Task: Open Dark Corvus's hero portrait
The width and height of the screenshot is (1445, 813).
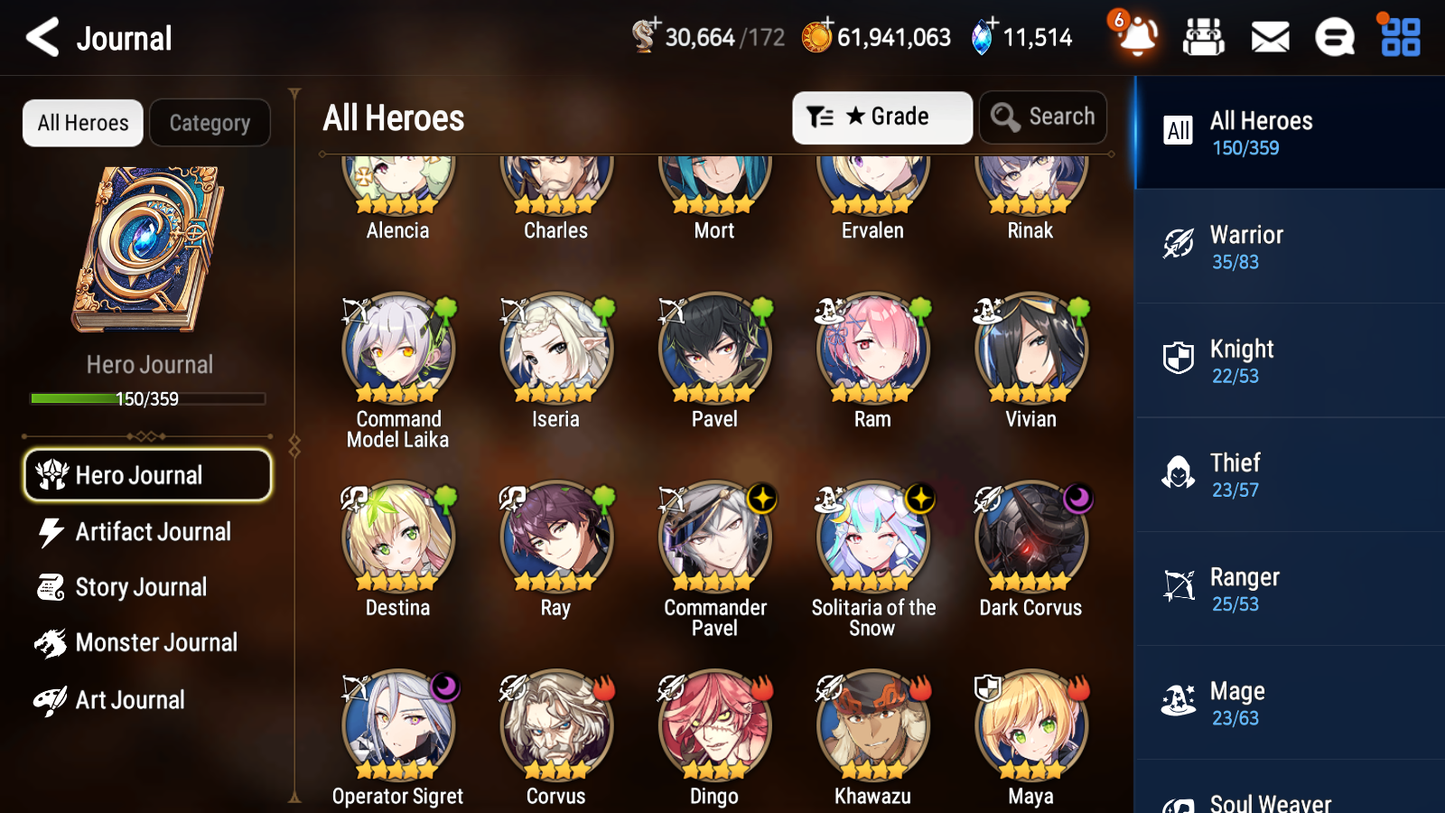Action: tap(1030, 535)
